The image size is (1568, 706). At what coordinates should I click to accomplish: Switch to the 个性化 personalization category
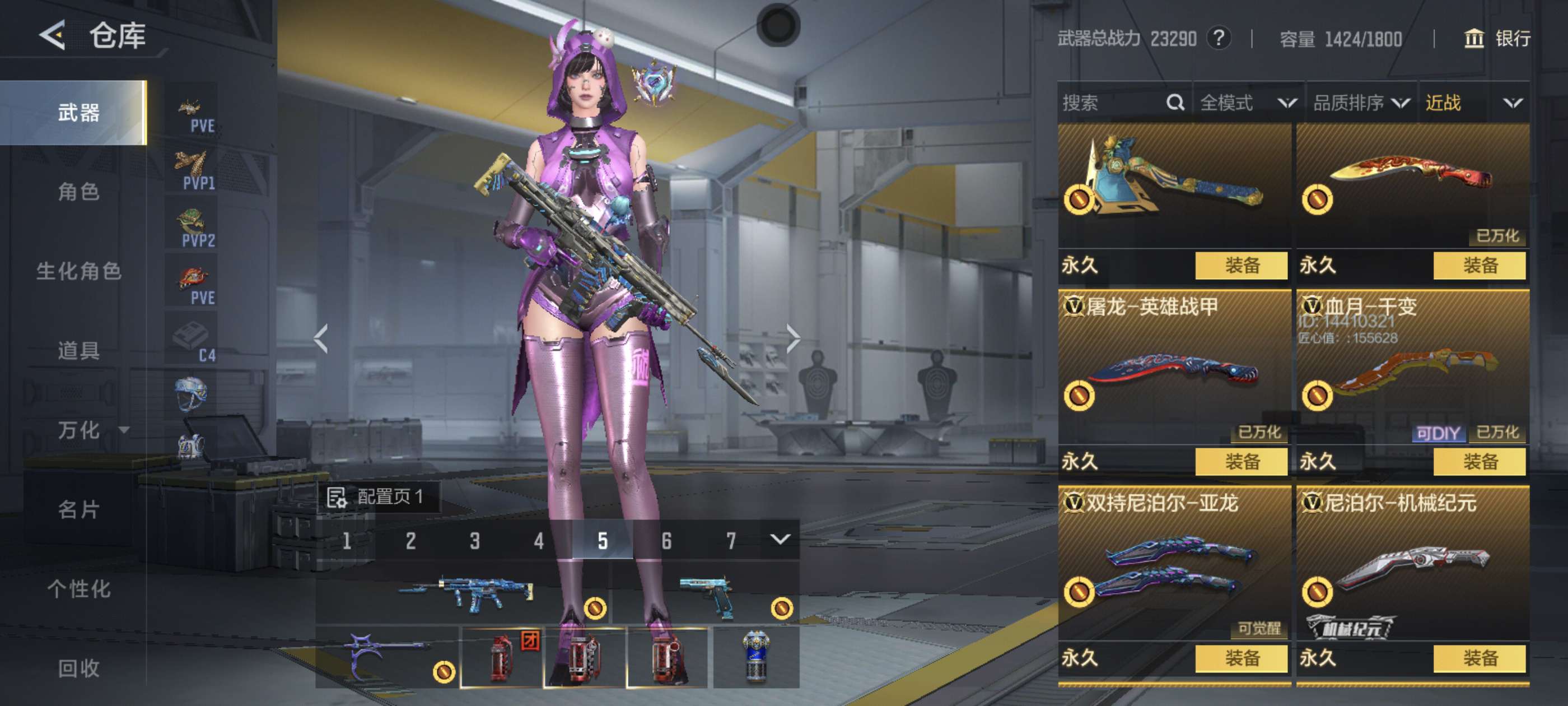(78, 588)
